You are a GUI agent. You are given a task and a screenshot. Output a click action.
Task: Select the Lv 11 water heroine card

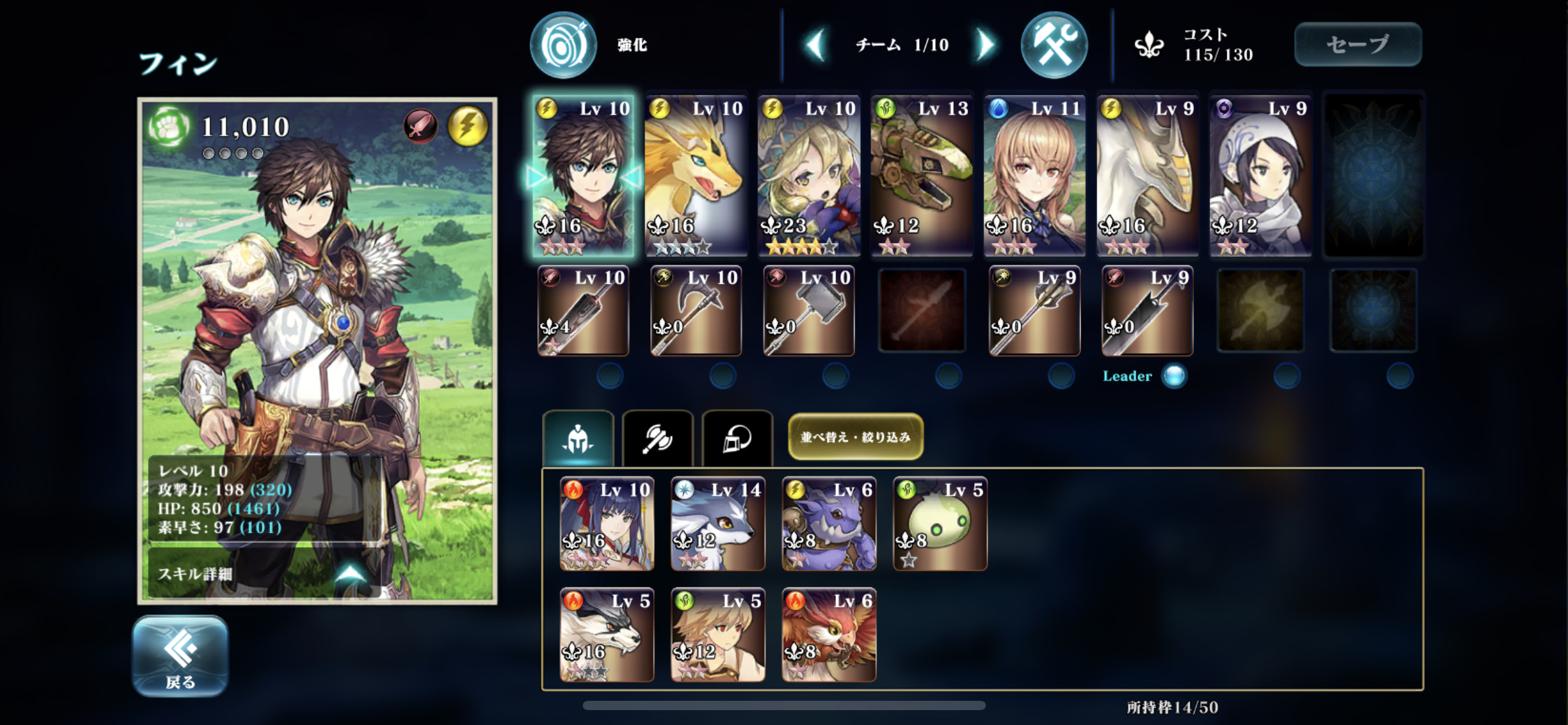click(1034, 176)
